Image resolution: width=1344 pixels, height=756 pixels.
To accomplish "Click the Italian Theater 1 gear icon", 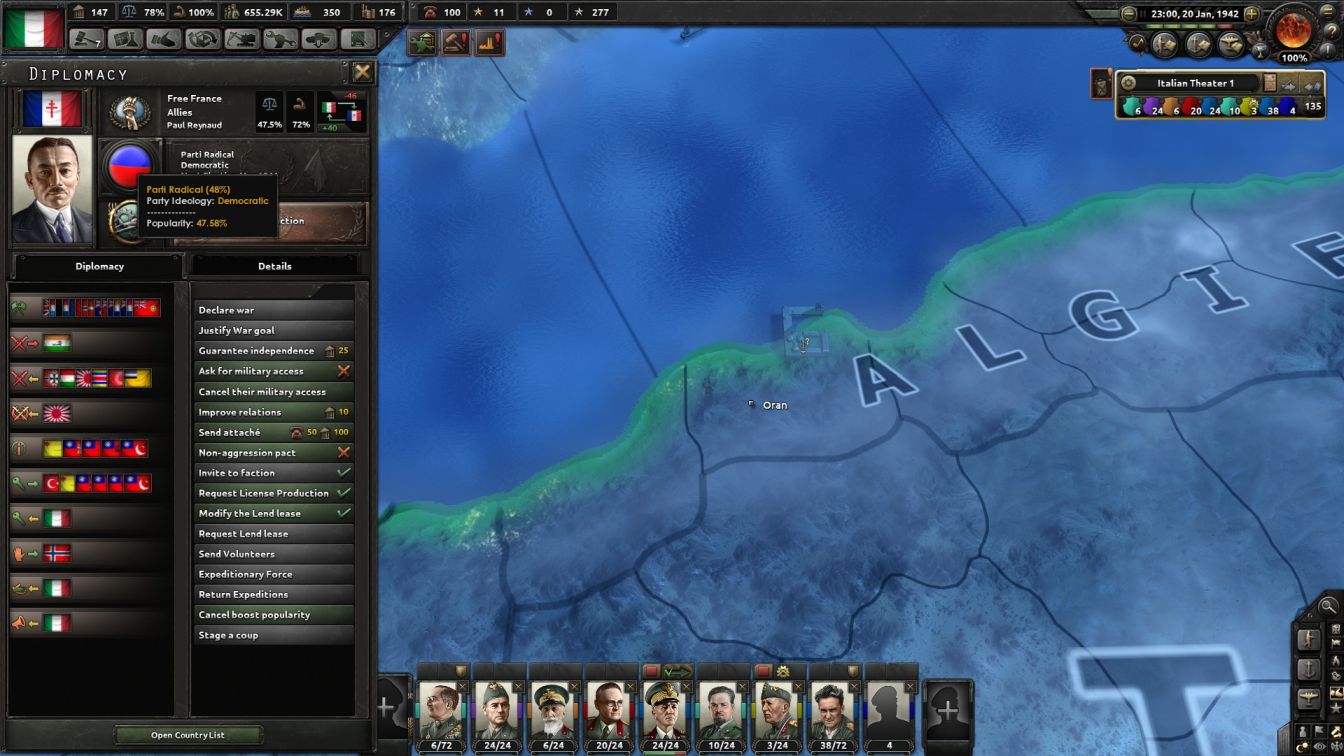I will 1128,83.
